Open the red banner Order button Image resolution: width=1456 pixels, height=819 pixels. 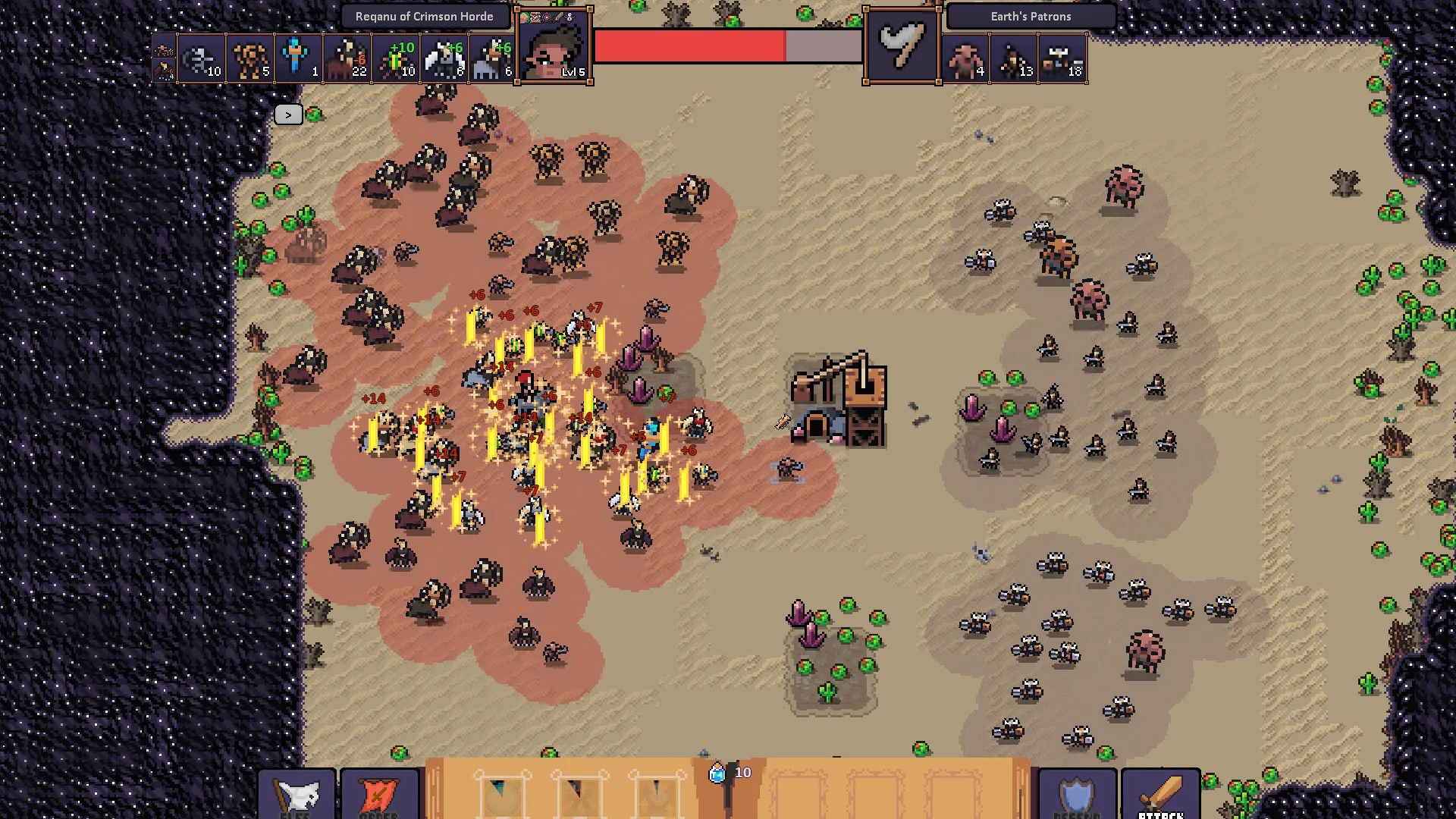(x=379, y=794)
